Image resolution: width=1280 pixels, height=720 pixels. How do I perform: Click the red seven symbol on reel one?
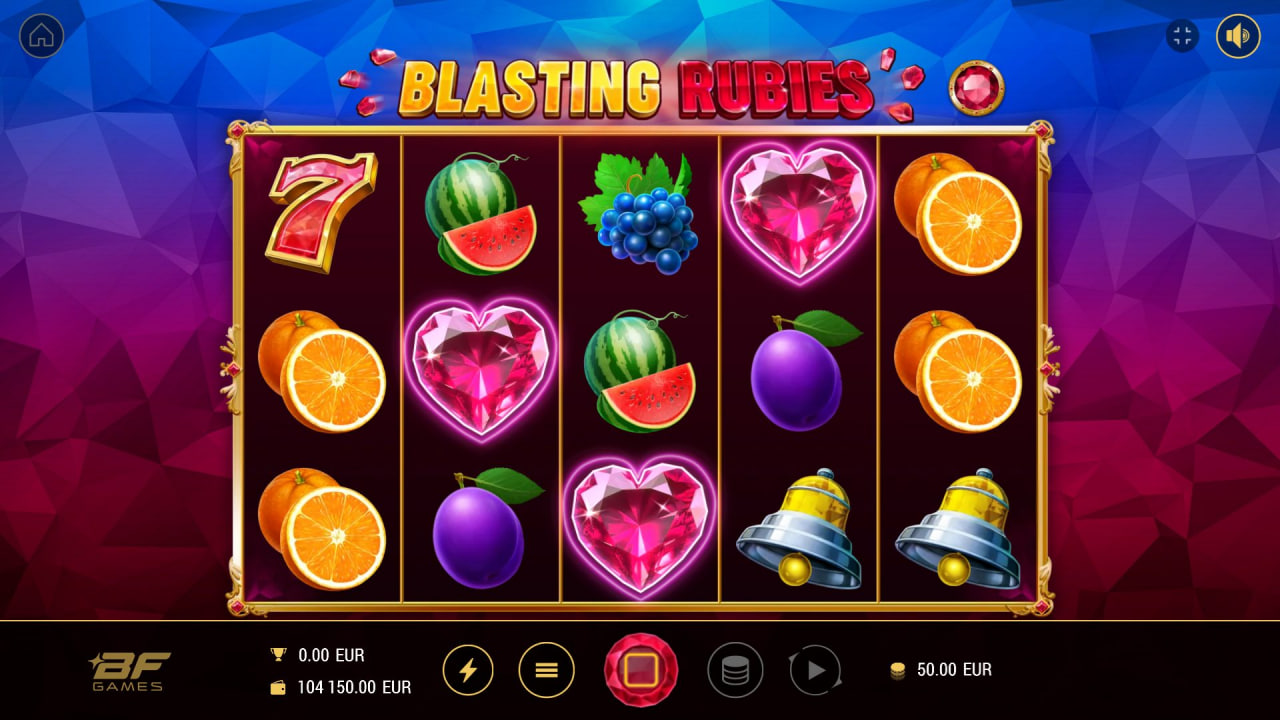pyautogui.click(x=324, y=211)
